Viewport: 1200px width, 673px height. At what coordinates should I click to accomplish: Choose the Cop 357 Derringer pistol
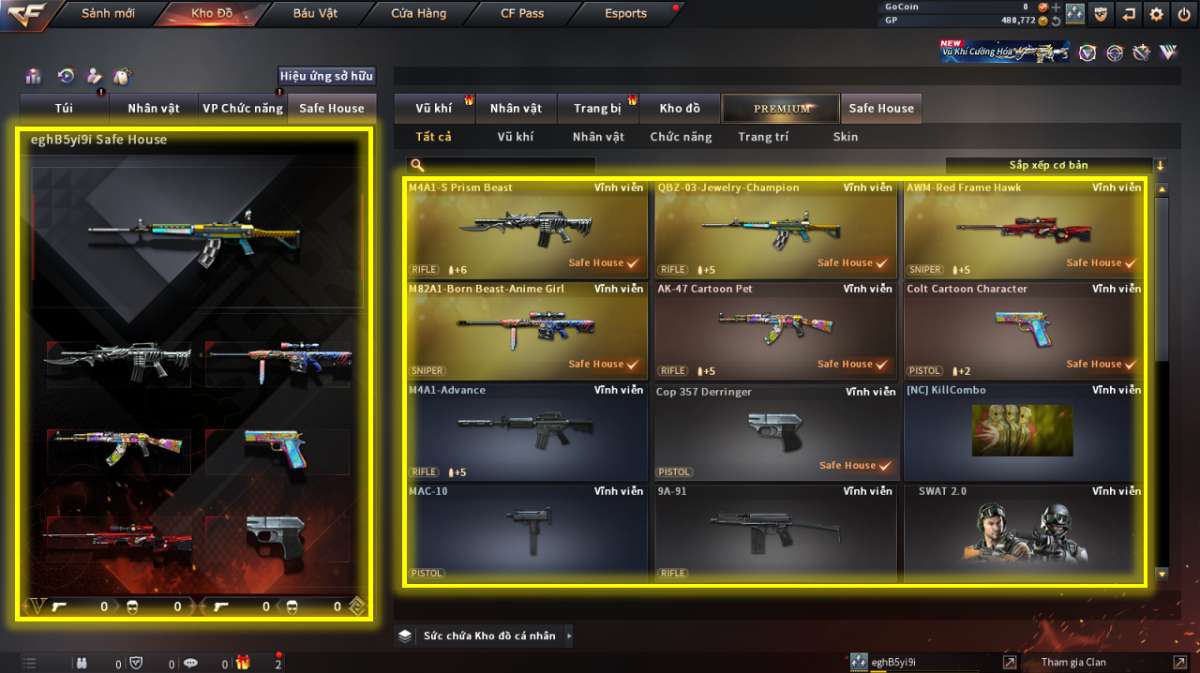pos(775,431)
